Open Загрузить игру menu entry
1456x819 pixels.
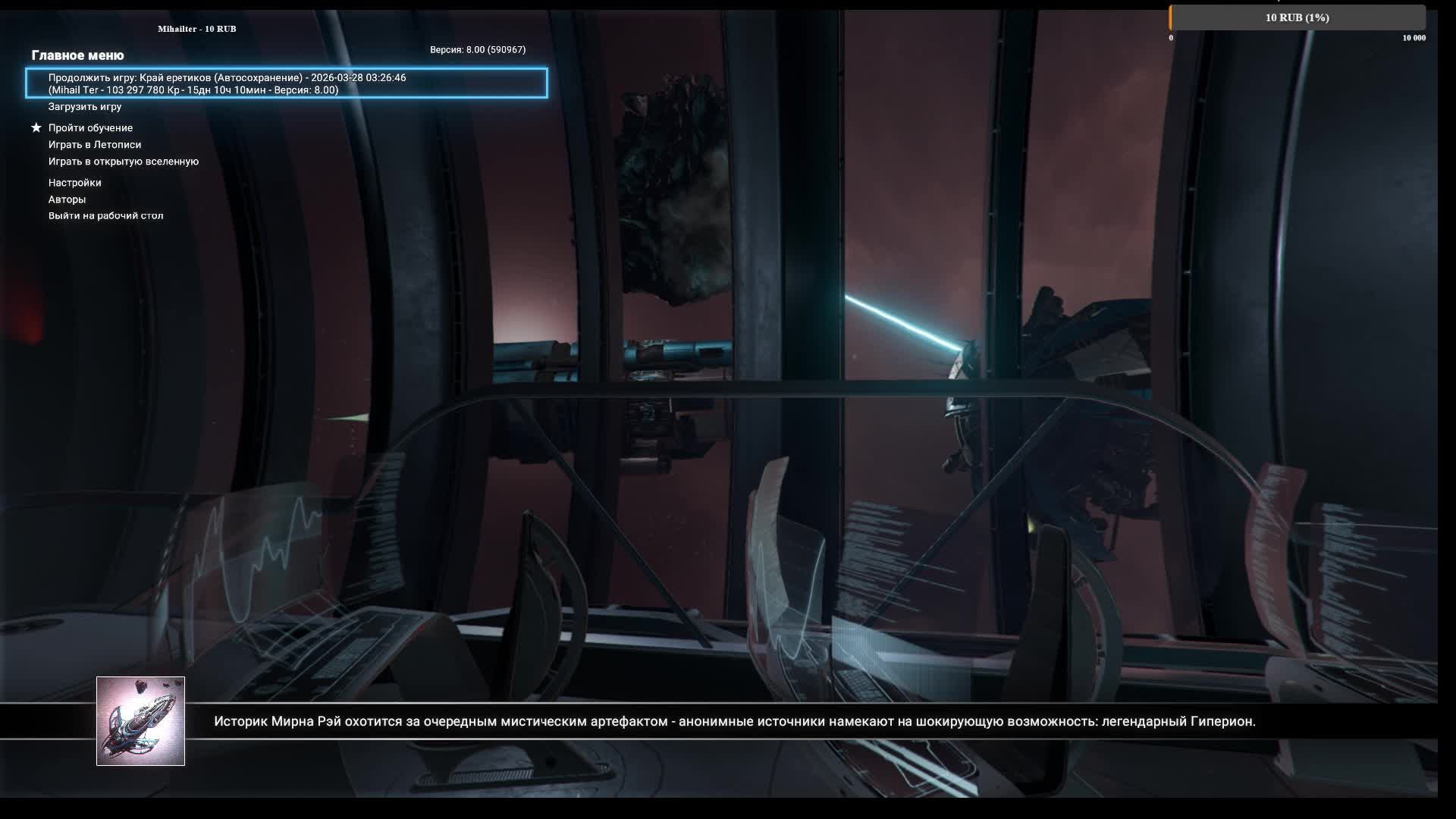pos(85,107)
